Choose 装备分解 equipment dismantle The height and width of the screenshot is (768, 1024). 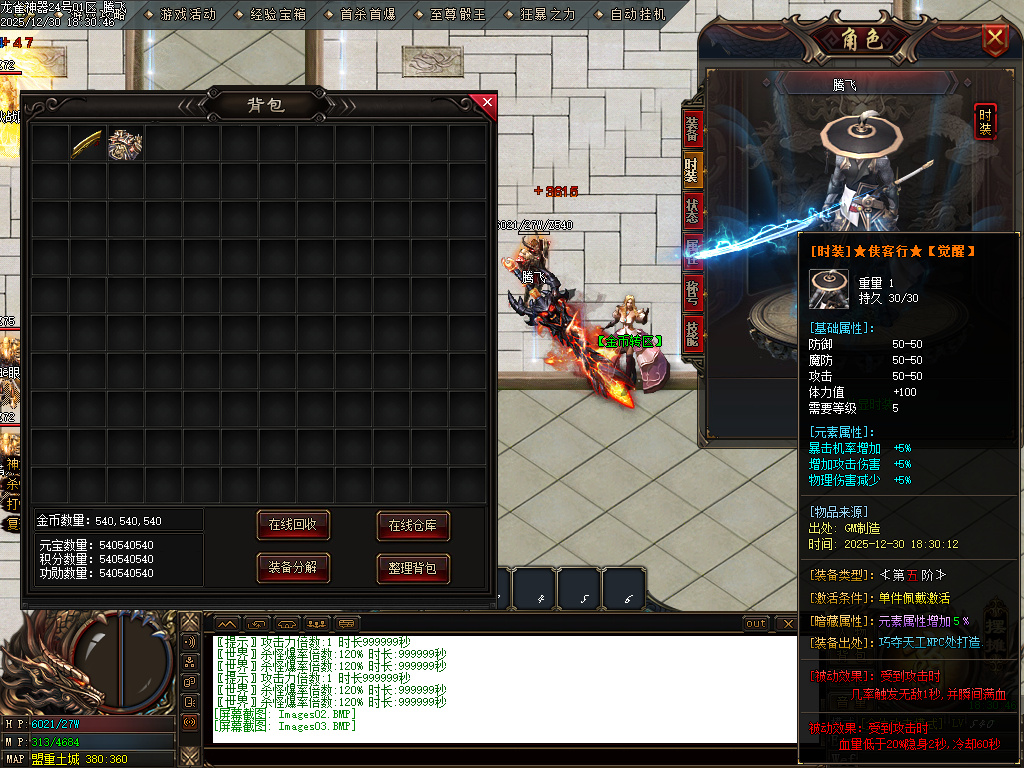click(x=293, y=568)
